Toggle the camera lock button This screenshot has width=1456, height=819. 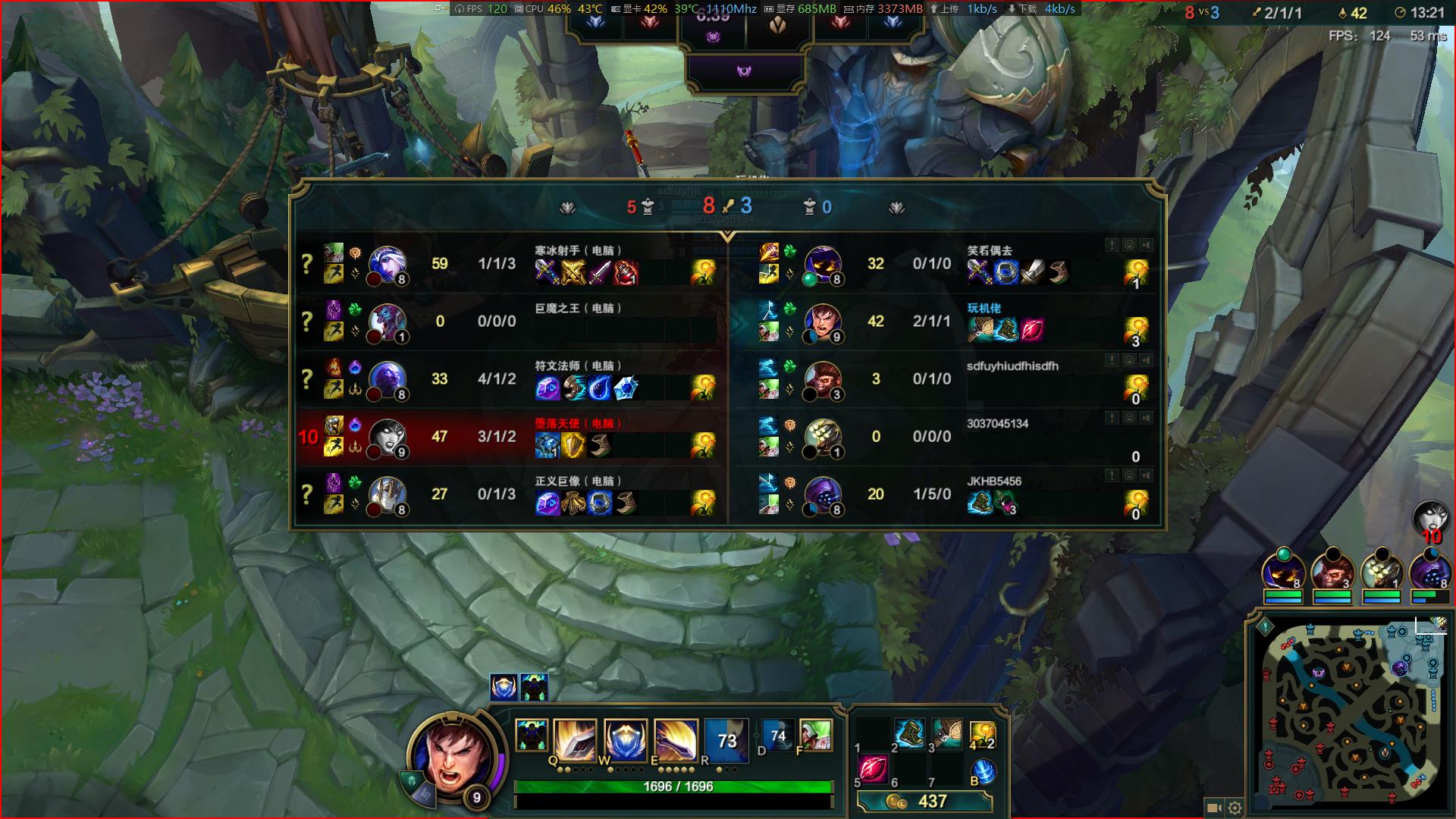pyautogui.click(x=1213, y=808)
